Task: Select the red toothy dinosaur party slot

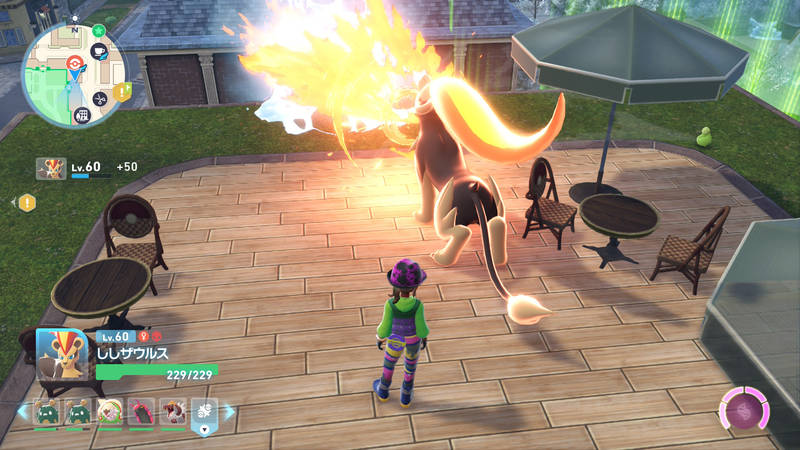Action: click(172, 411)
